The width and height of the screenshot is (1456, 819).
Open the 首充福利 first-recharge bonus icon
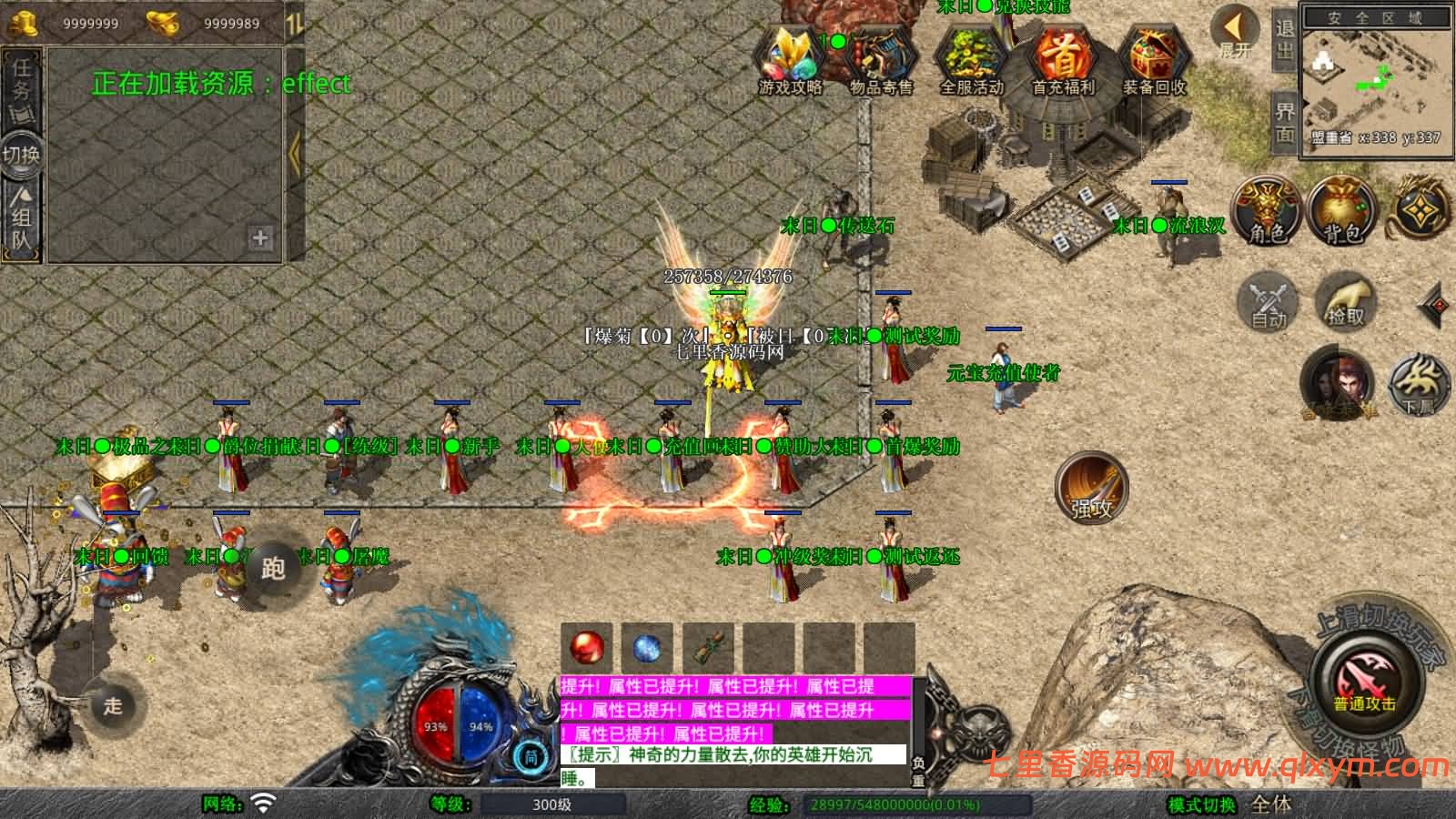tap(1063, 60)
